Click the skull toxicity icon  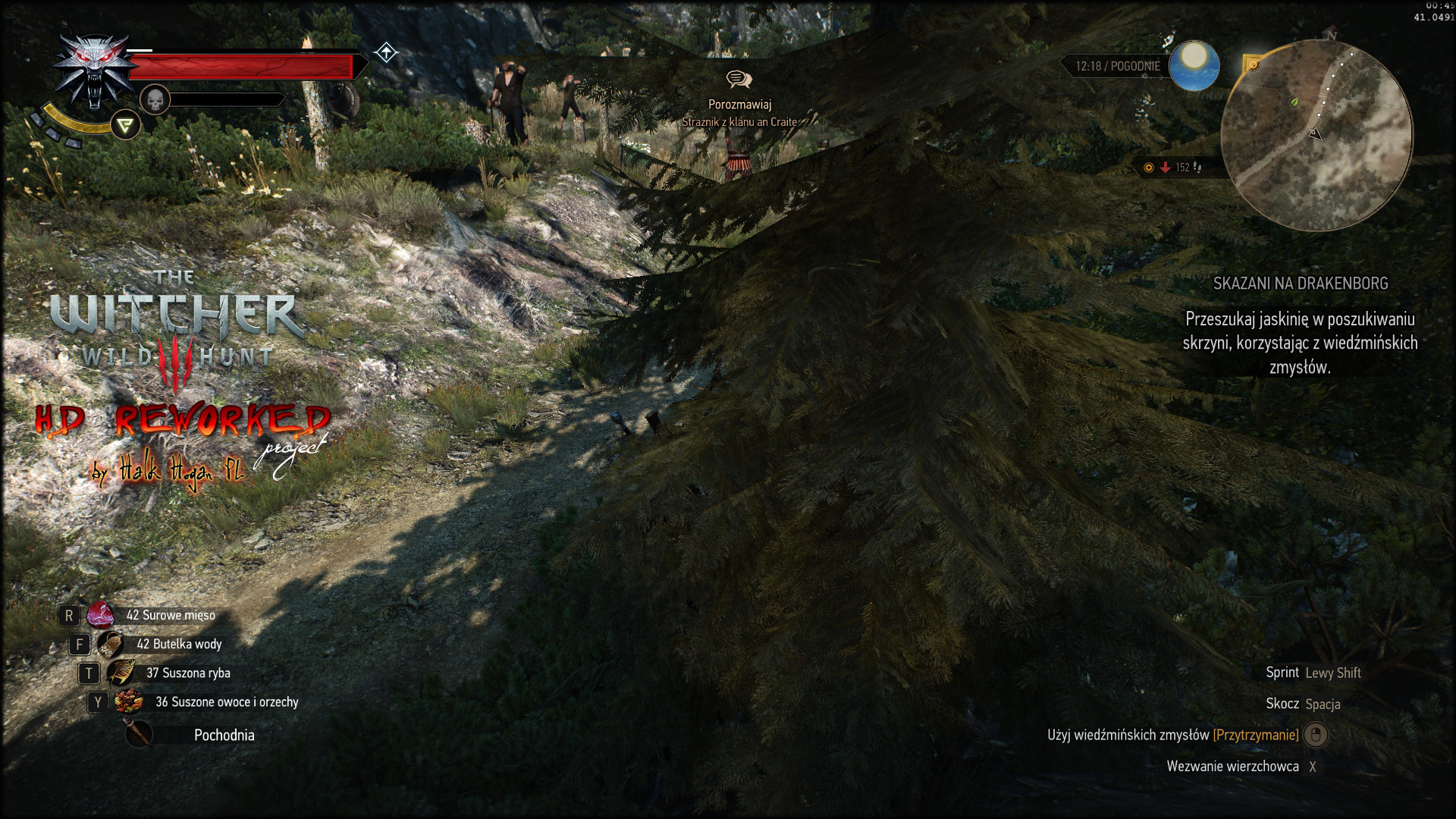(x=155, y=99)
